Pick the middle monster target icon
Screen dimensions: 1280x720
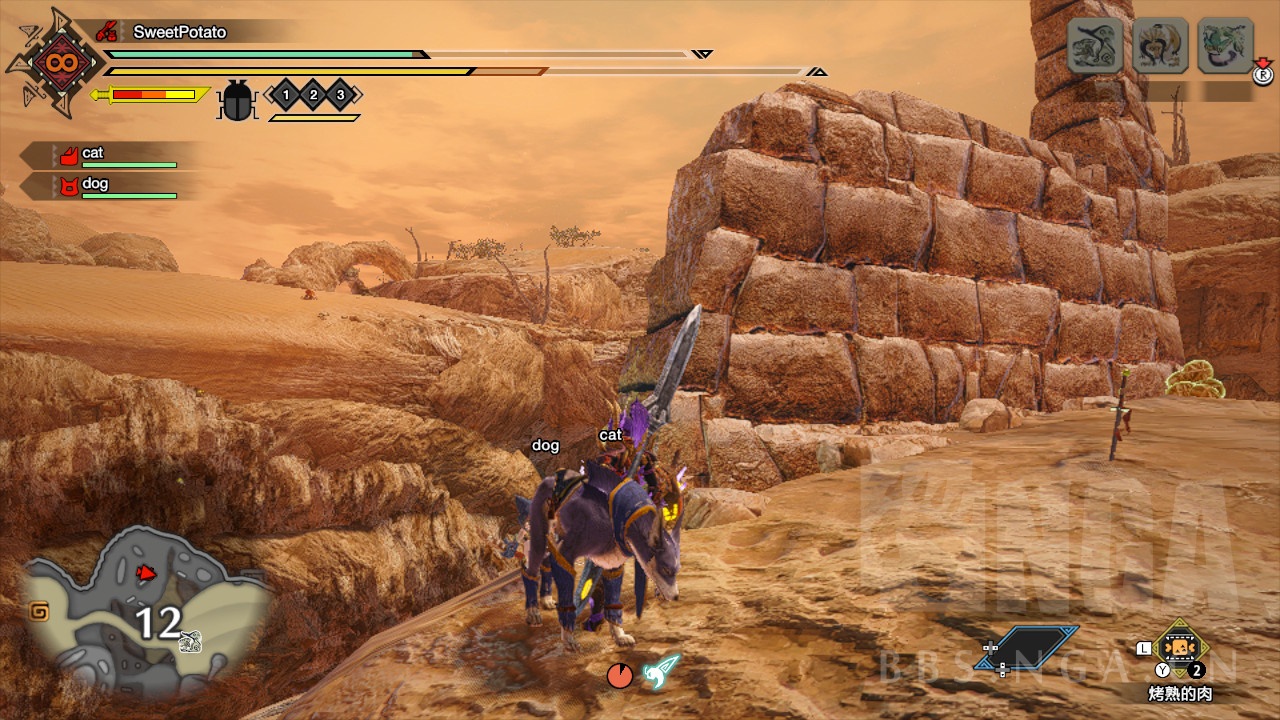(x=1160, y=45)
